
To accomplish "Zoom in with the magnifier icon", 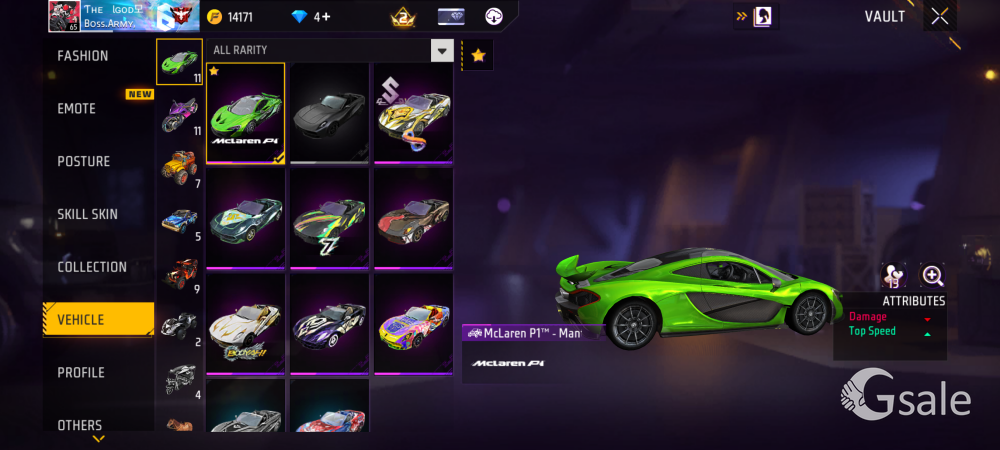I will click(932, 276).
